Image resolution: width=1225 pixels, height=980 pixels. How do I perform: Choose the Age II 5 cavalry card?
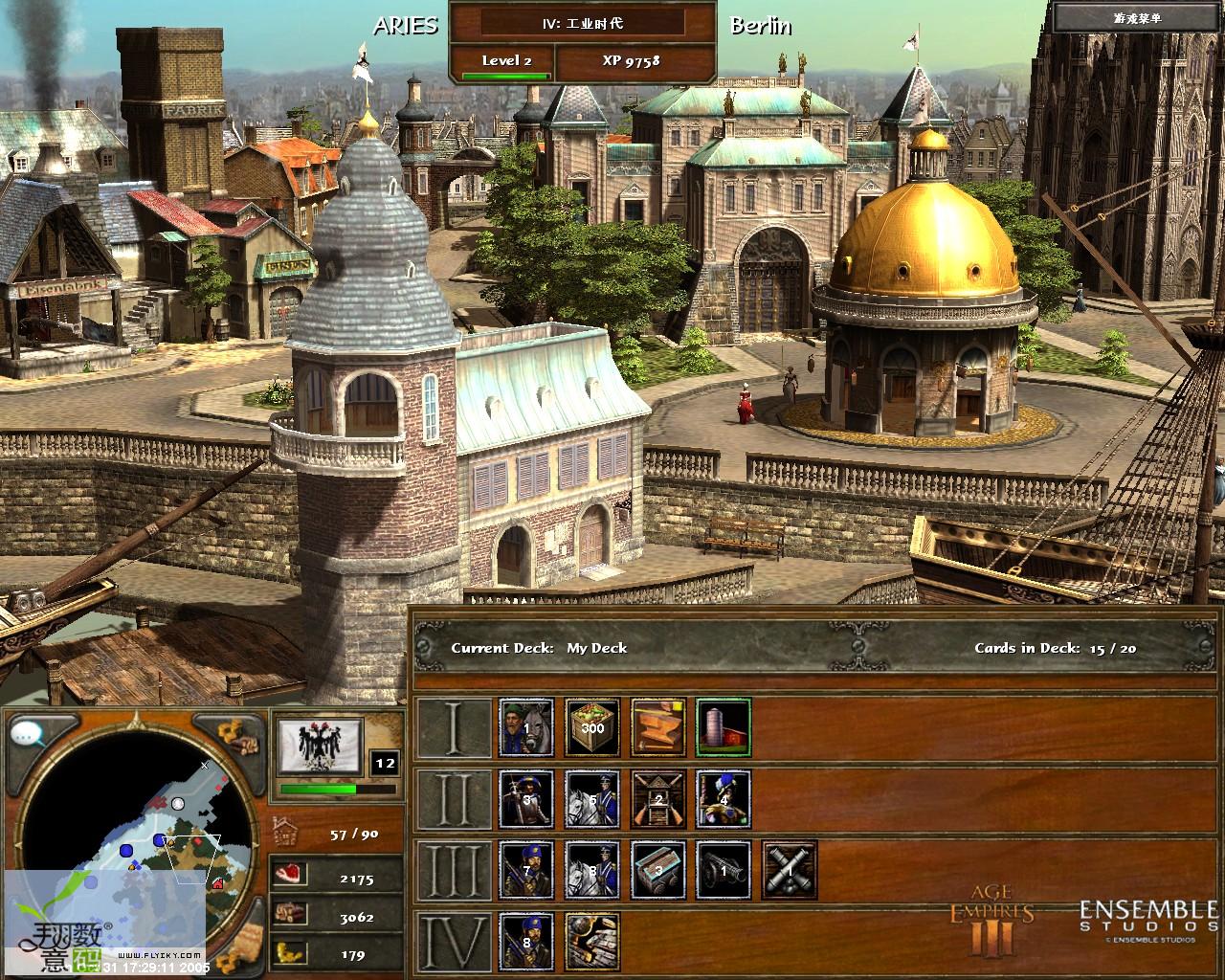(592, 798)
